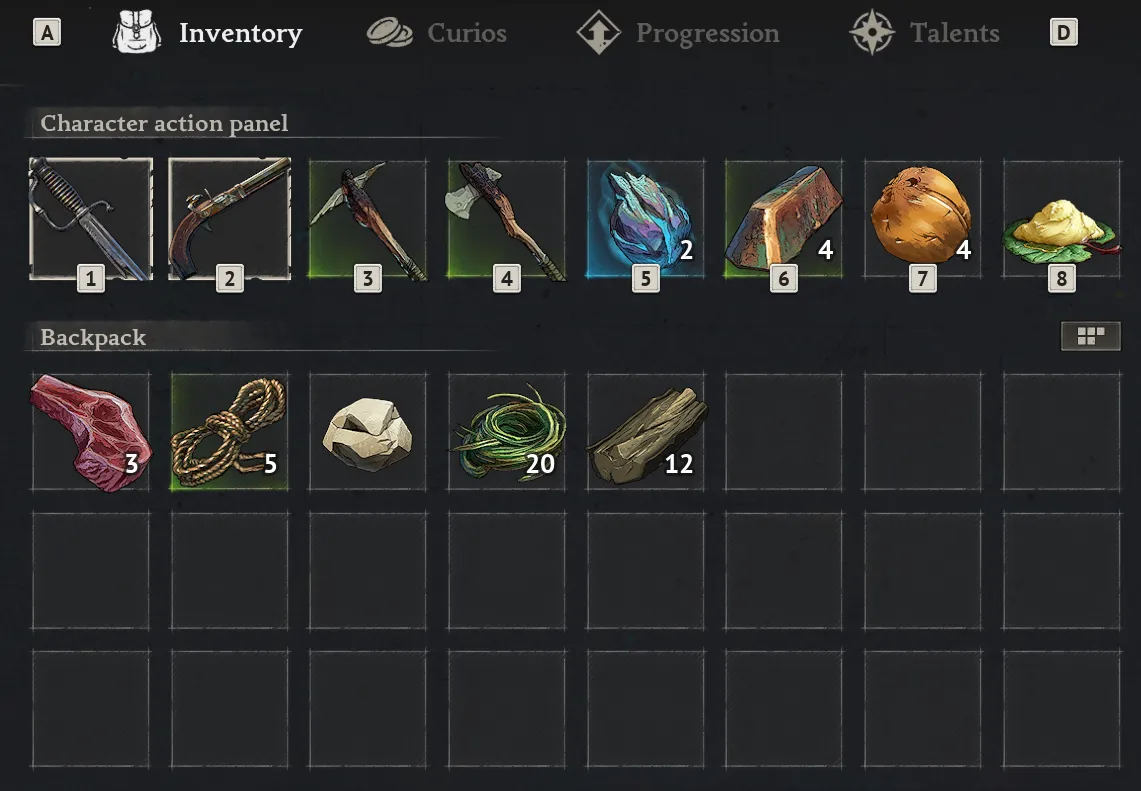Choose the coconut stack in slot 7
The width and height of the screenshot is (1141, 791).
tap(922, 219)
